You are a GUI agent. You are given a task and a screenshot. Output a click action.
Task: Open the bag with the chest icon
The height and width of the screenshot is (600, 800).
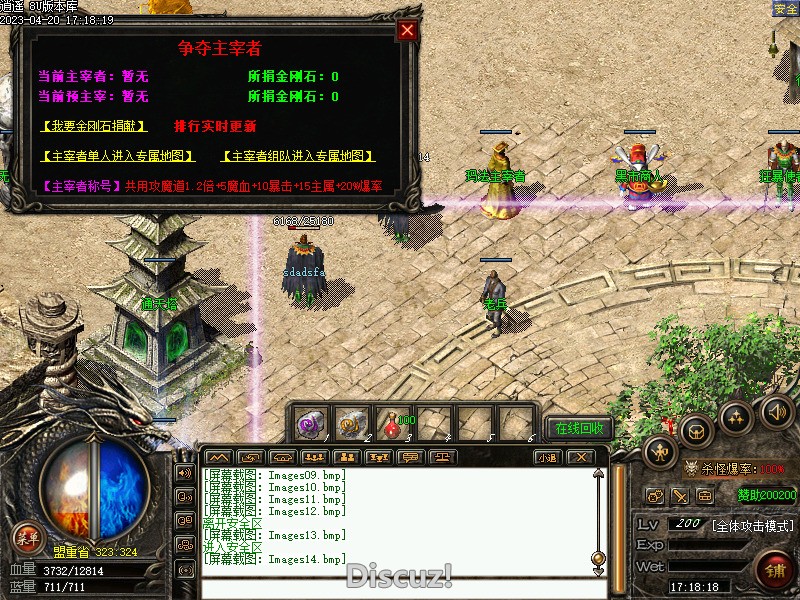tap(697, 432)
